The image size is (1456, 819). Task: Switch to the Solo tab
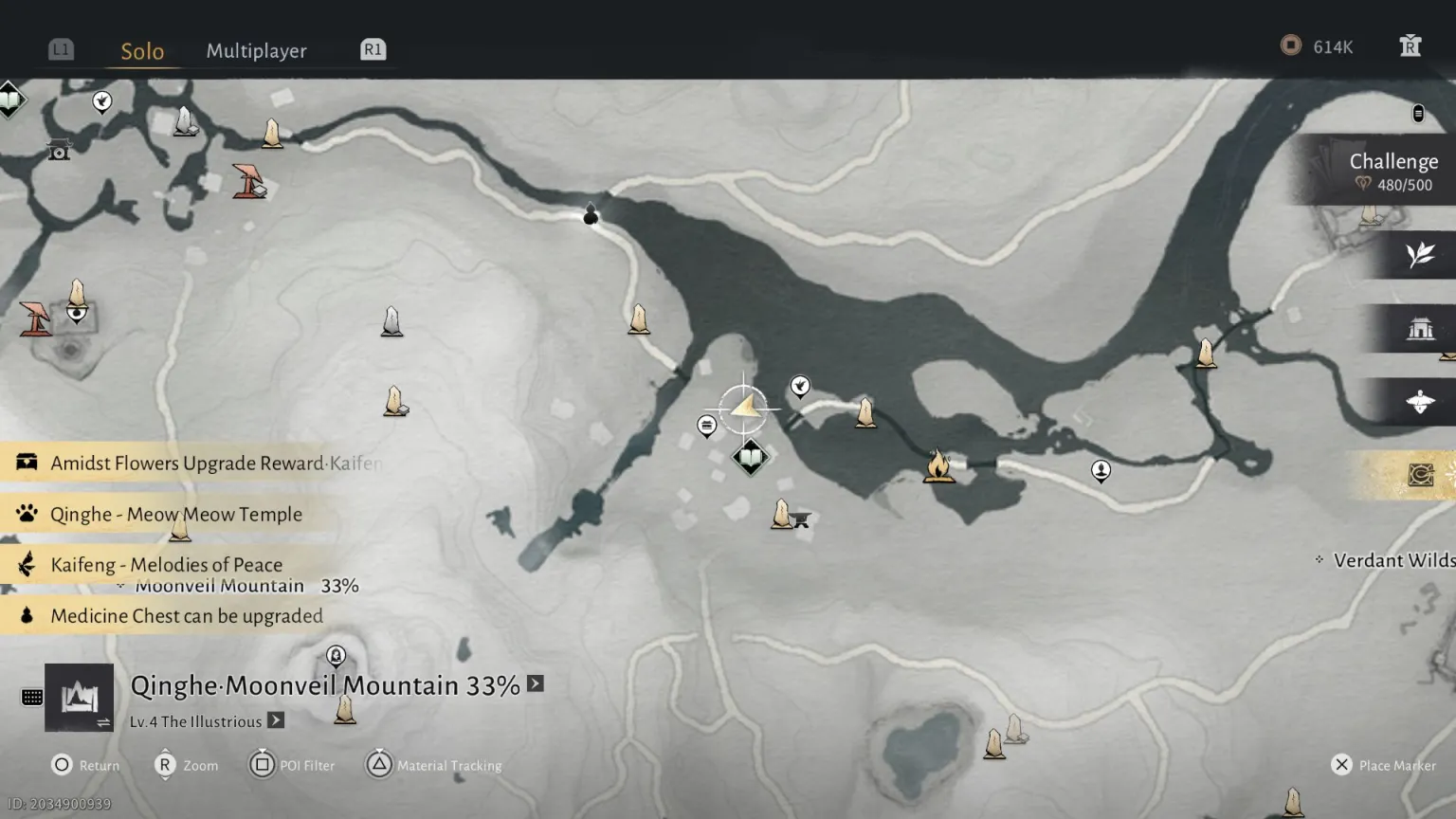142,51
